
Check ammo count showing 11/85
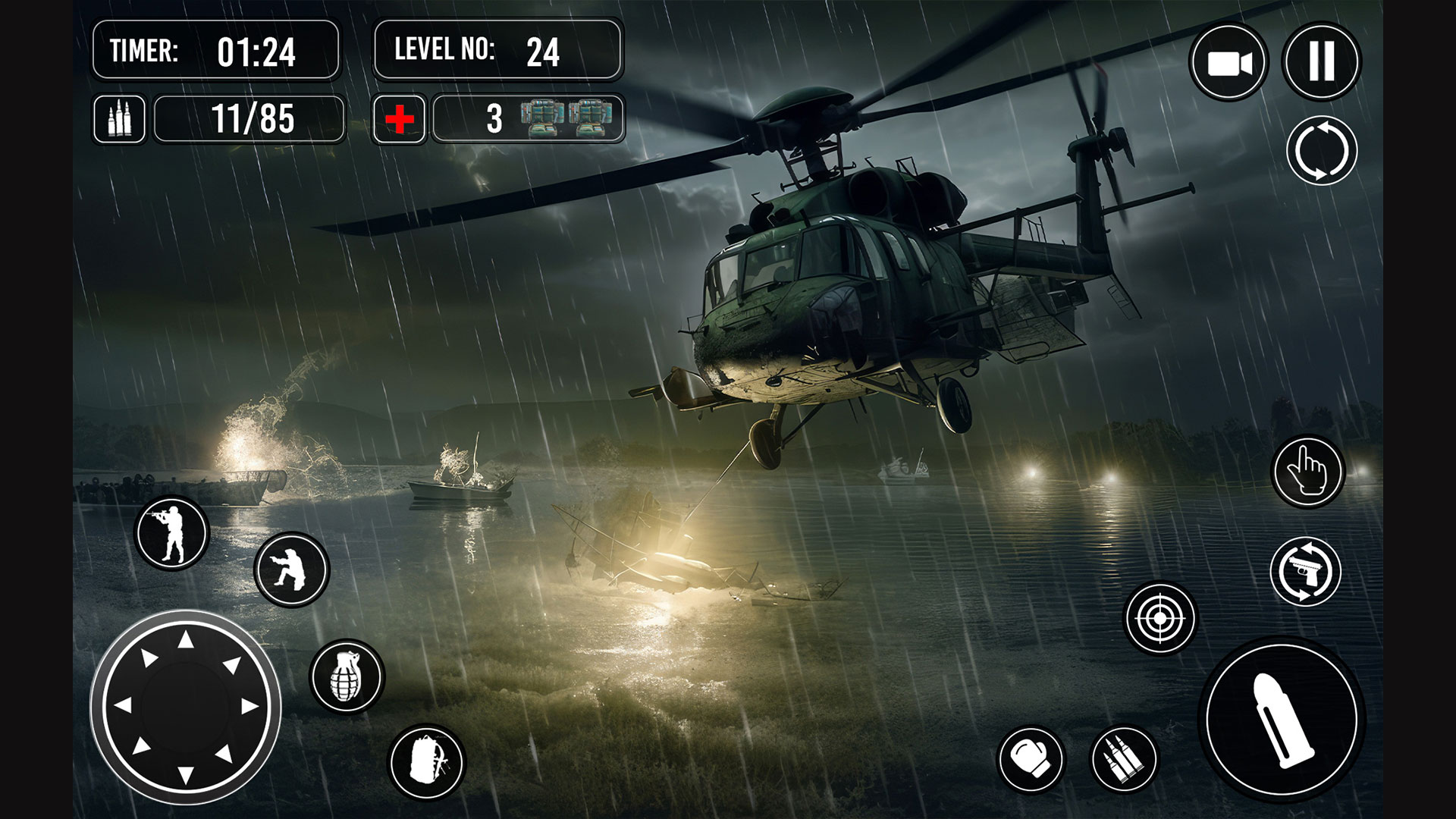point(249,119)
